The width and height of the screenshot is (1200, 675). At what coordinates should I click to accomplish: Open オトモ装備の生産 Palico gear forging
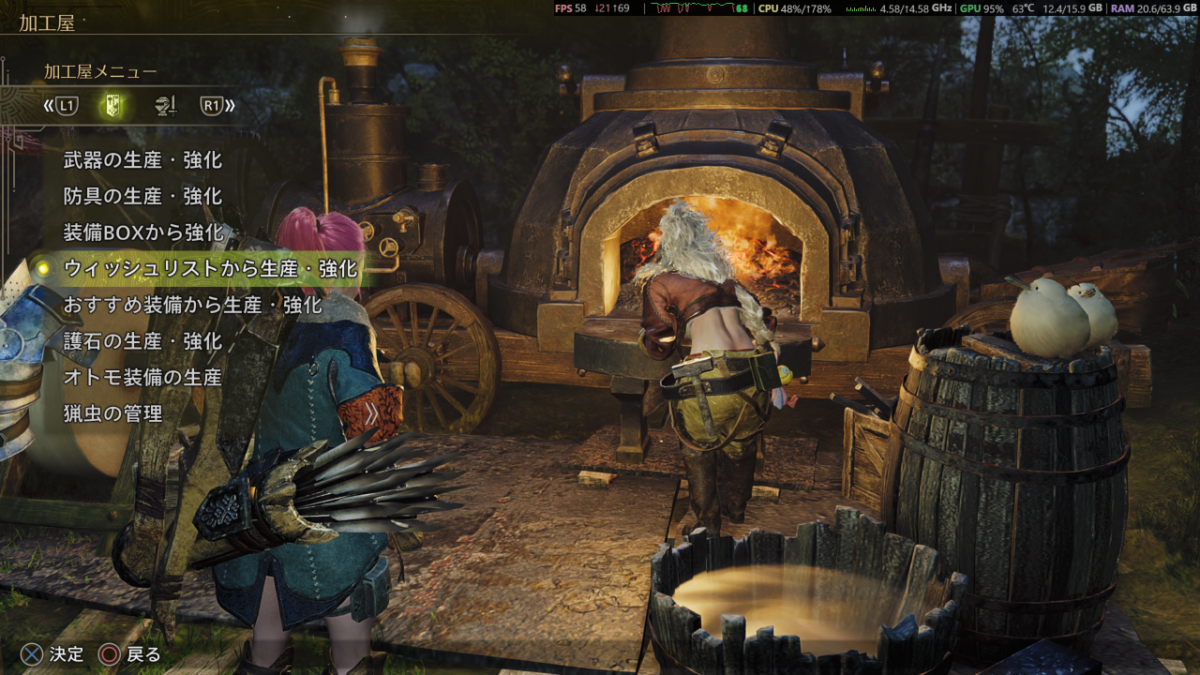142,377
